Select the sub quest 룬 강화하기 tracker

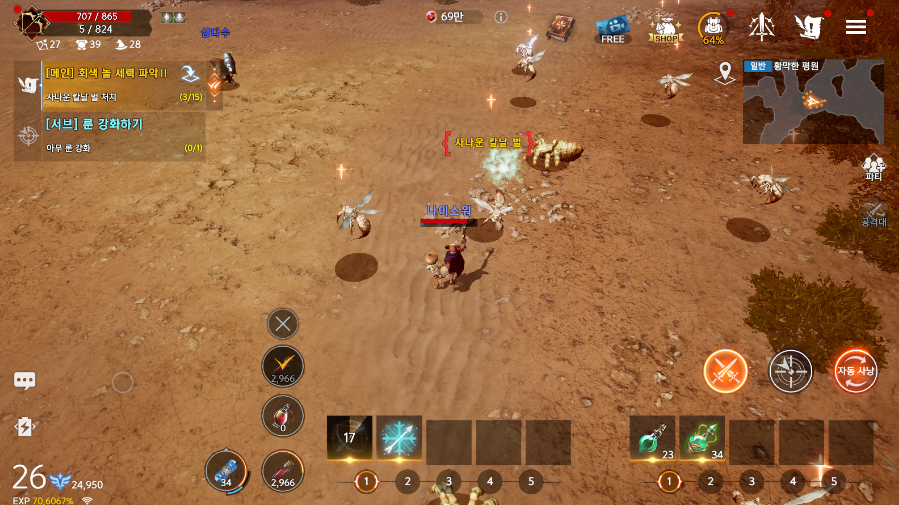click(110, 135)
